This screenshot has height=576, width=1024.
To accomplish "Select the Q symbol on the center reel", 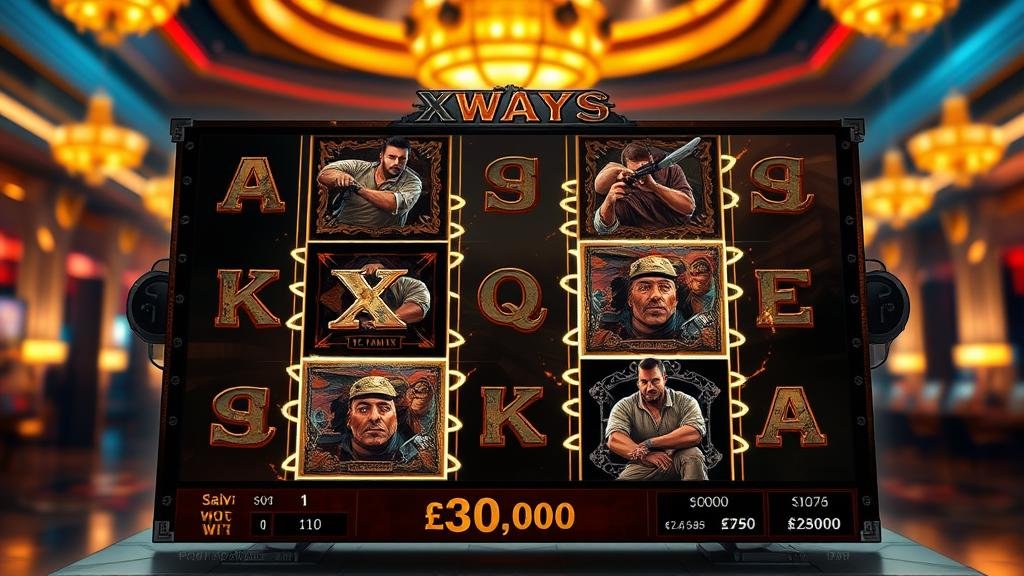I will pos(510,298).
